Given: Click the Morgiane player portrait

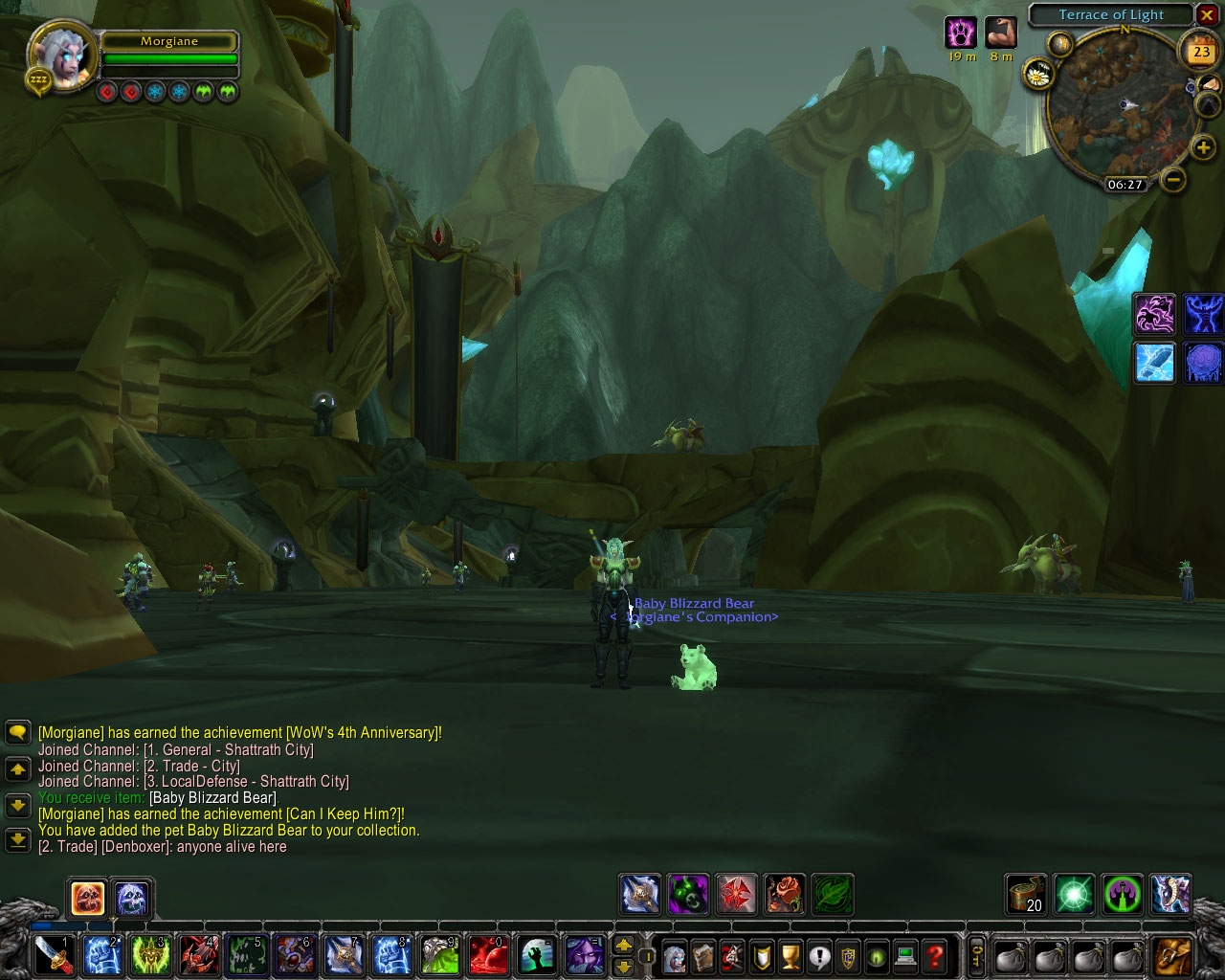Looking at the screenshot, I should [x=62, y=56].
